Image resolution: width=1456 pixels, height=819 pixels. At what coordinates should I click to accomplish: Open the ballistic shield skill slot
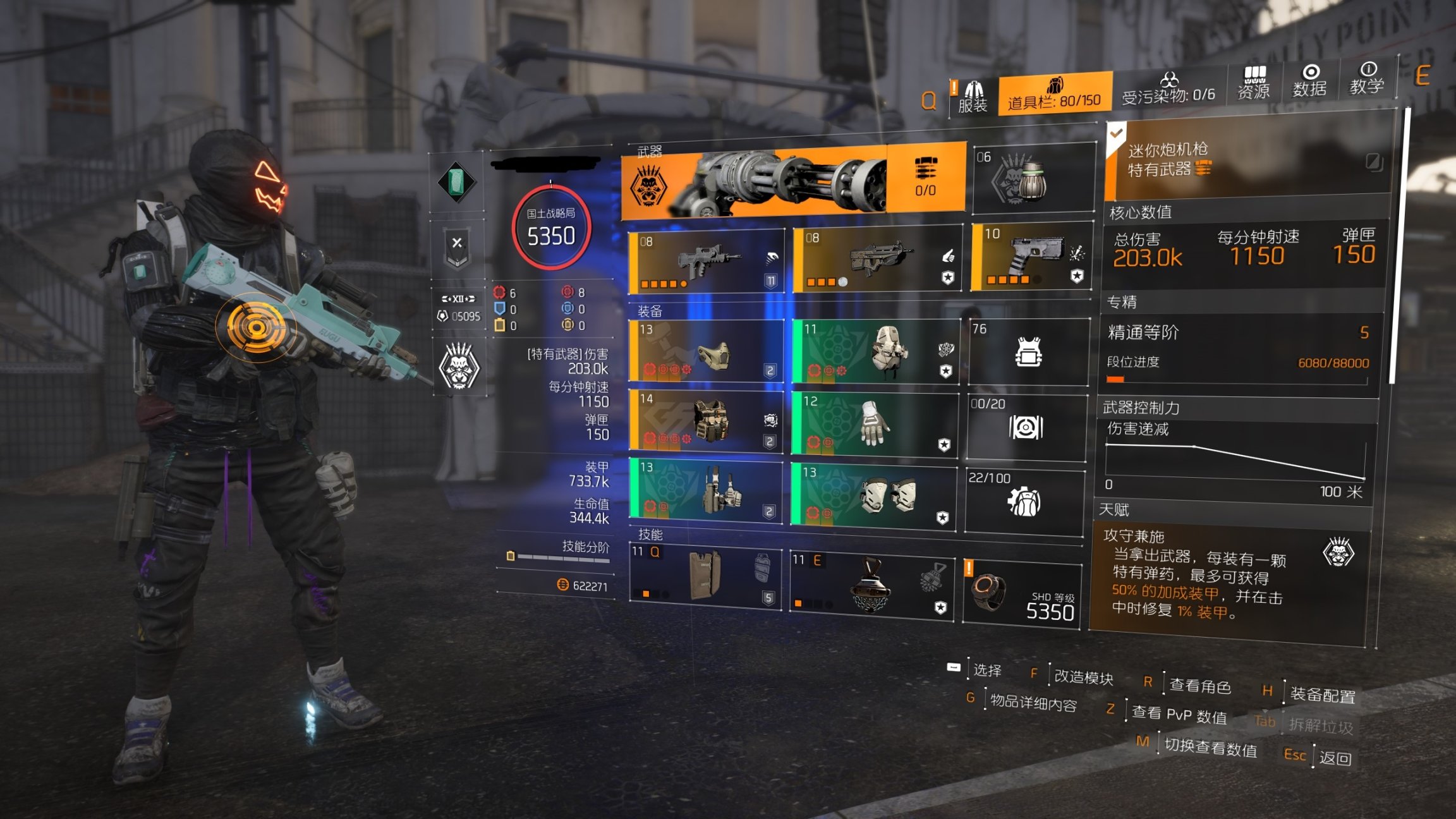click(705, 574)
